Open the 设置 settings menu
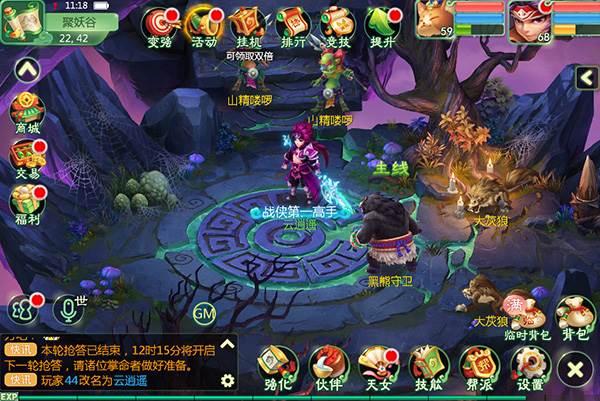The image size is (600, 401). tap(530, 367)
